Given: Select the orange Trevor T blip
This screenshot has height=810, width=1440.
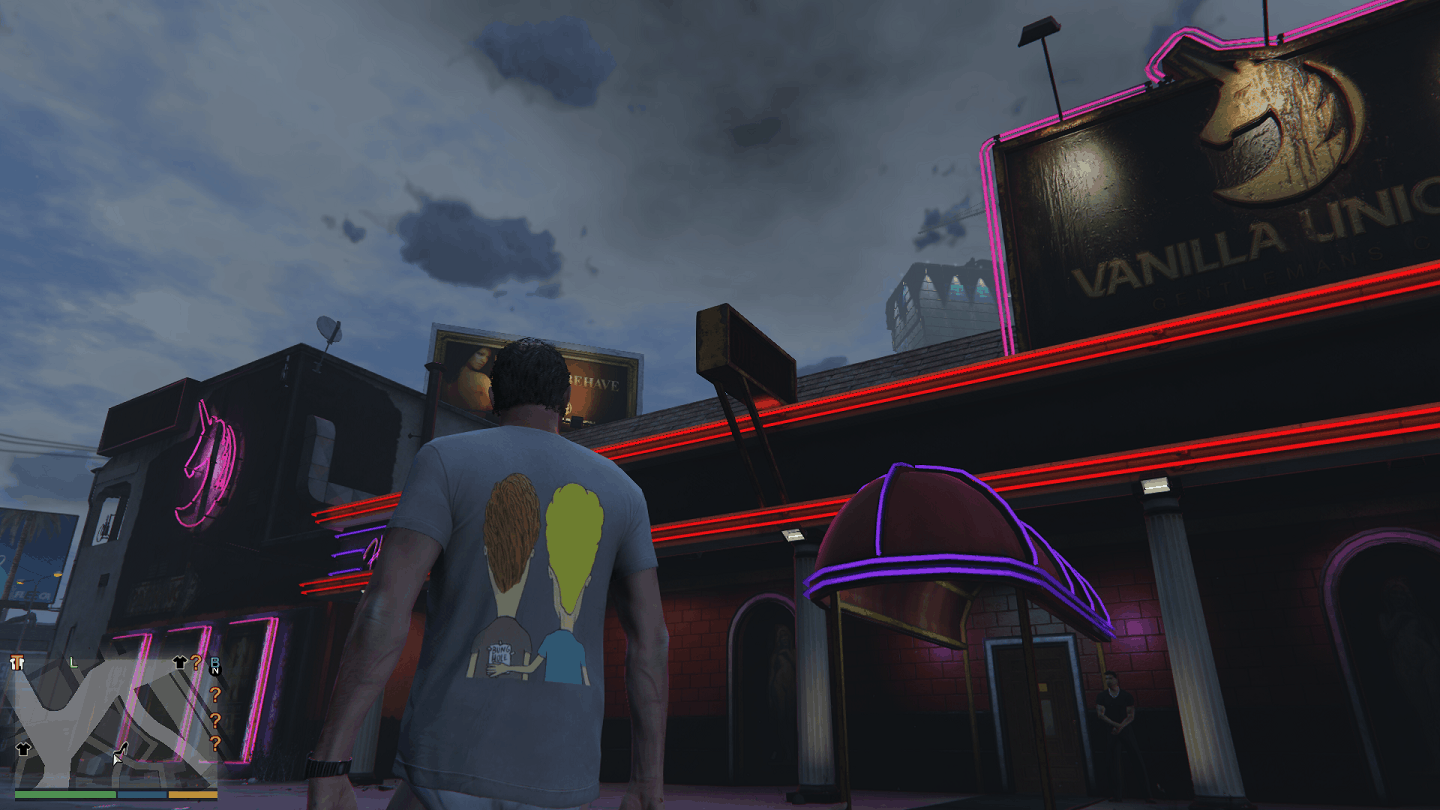Looking at the screenshot, I should tap(16, 662).
